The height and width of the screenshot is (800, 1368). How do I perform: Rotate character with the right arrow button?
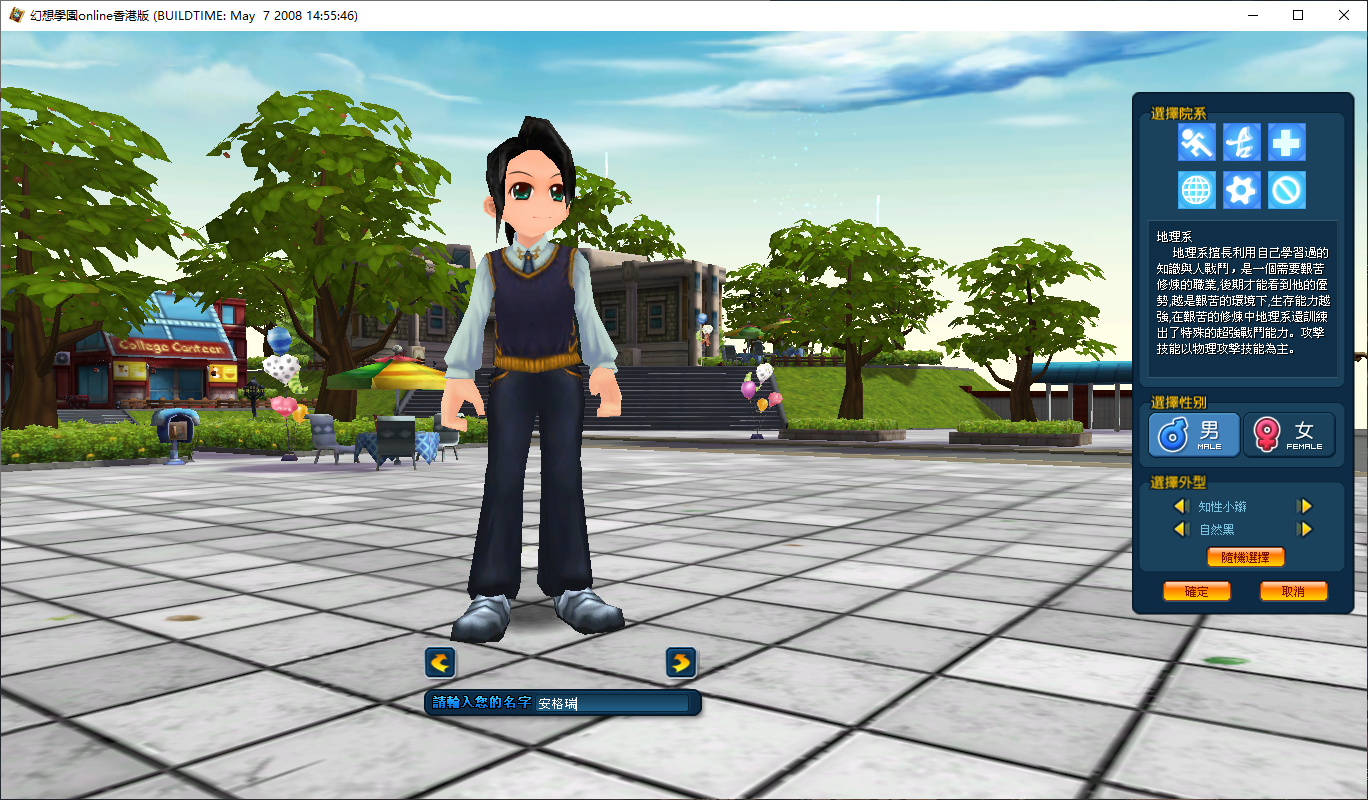pos(681,662)
